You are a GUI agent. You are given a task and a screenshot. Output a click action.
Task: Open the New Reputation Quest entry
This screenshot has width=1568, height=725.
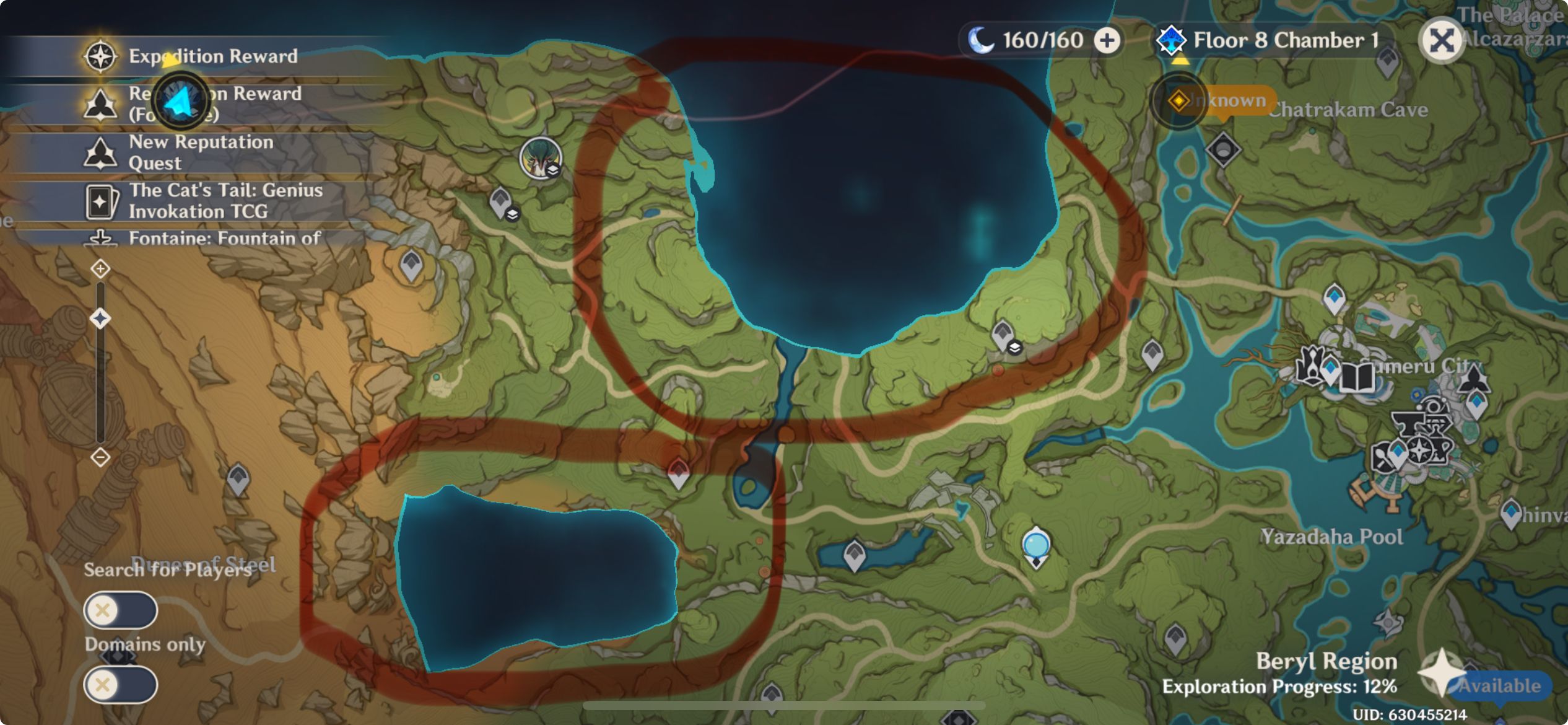201,152
